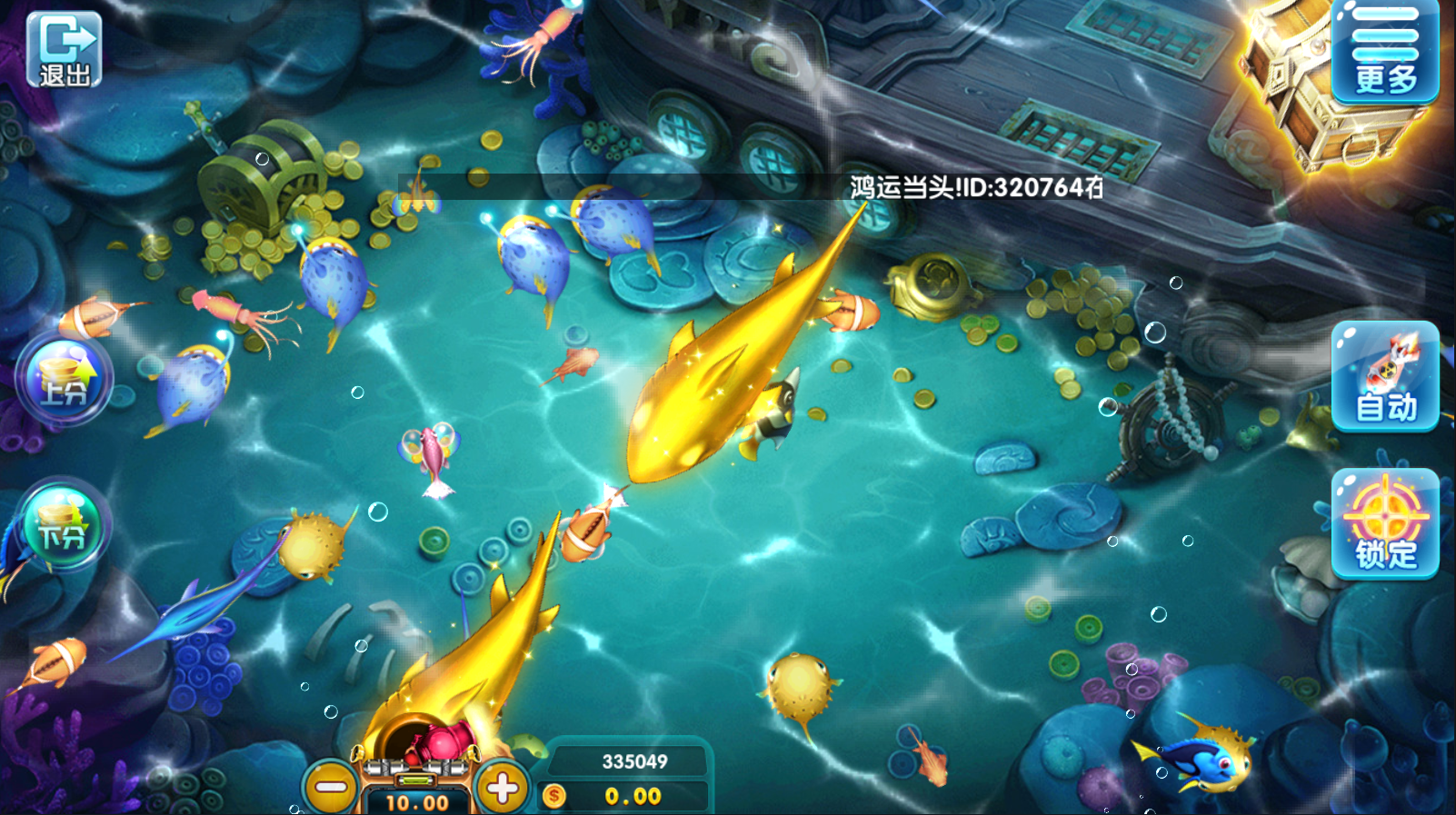1456x815 pixels.
Task: Decrease cannon bet with minus button
Action: (x=331, y=787)
